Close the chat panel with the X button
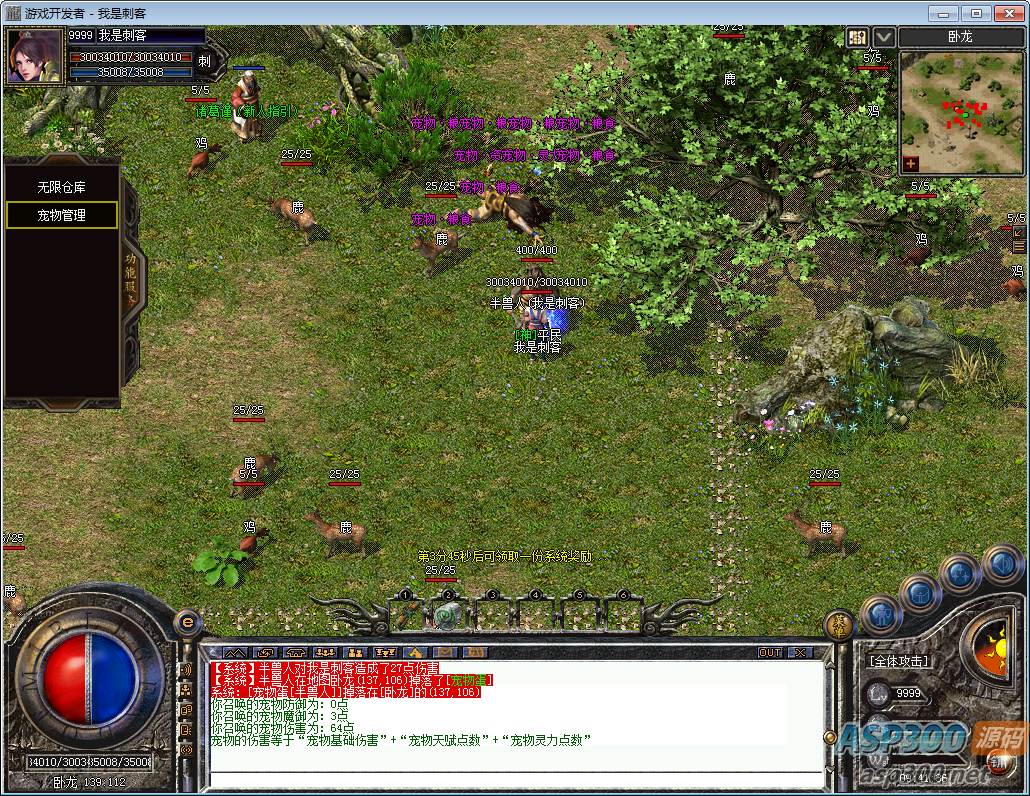The height and width of the screenshot is (796, 1030). coord(799,652)
